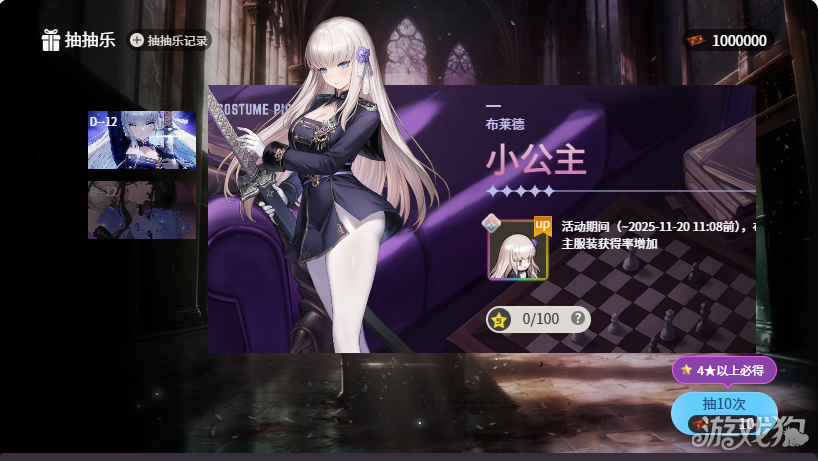The width and height of the screenshot is (818, 461).
Task: View the UP costume character portrait
Action: (x=518, y=250)
